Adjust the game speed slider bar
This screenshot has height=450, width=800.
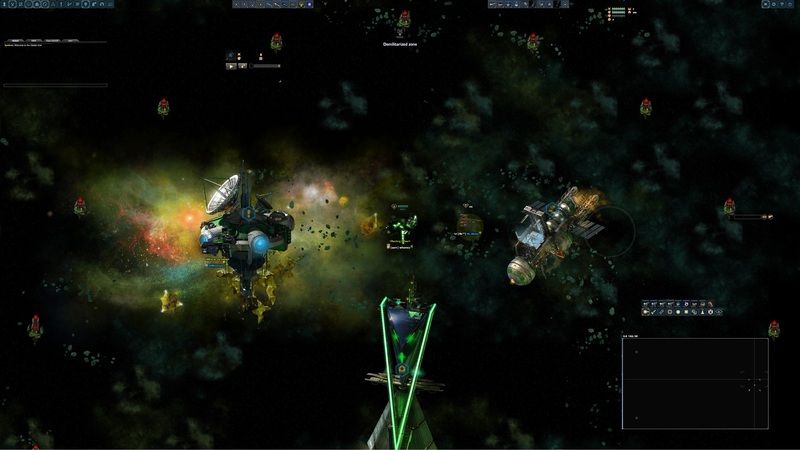[265, 66]
